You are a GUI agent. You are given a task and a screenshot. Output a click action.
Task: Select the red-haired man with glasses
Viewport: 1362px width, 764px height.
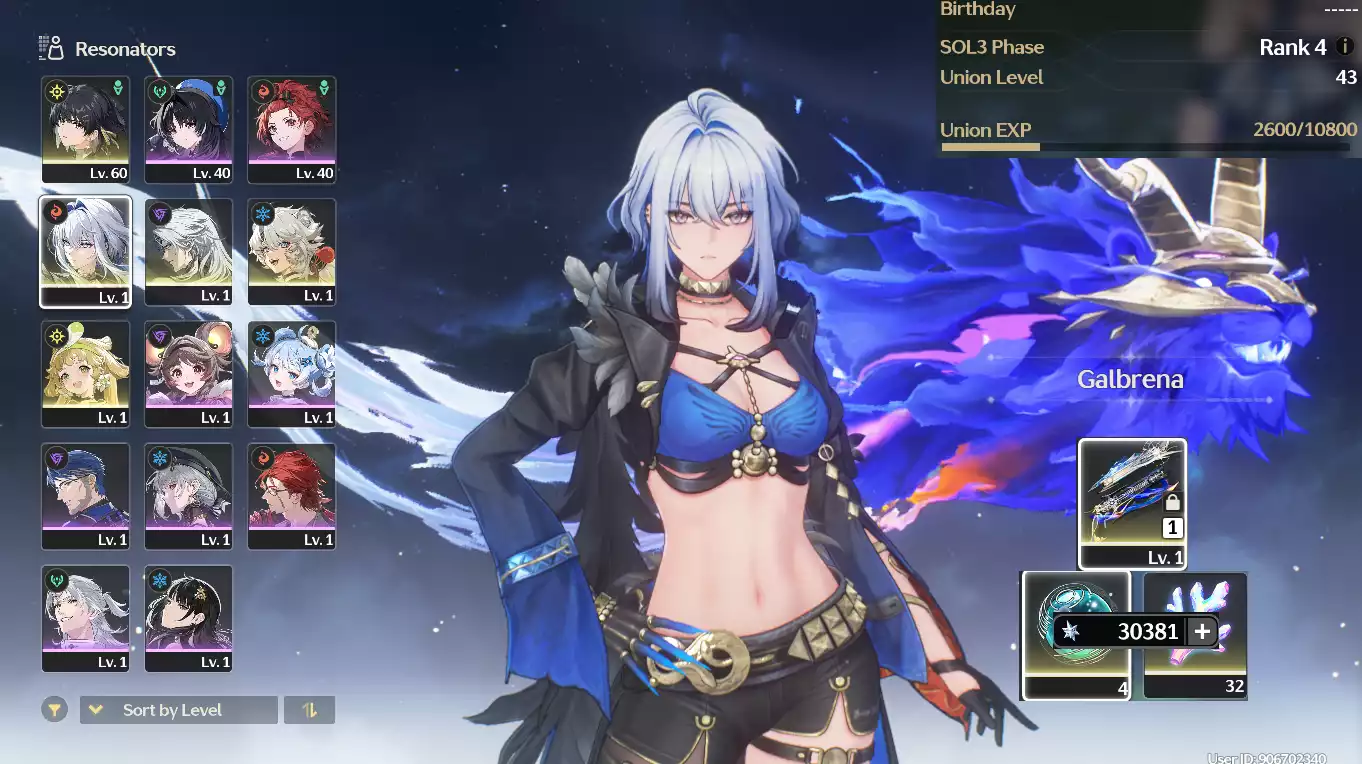292,496
